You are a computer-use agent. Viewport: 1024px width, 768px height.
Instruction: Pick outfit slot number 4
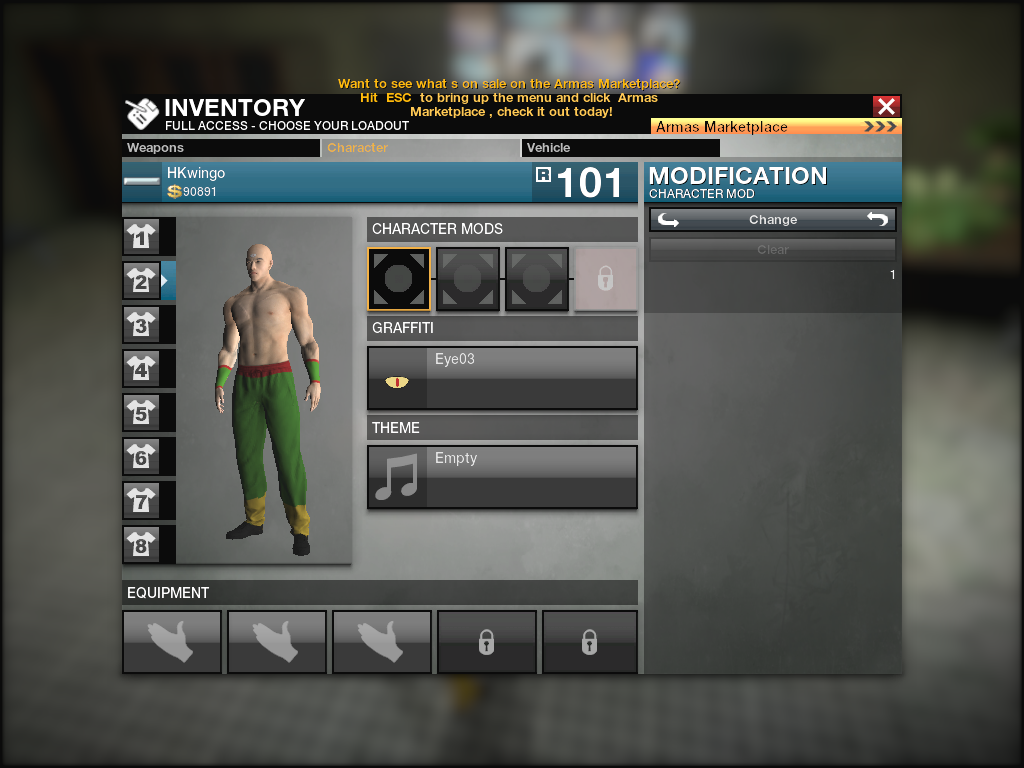pyautogui.click(x=140, y=369)
